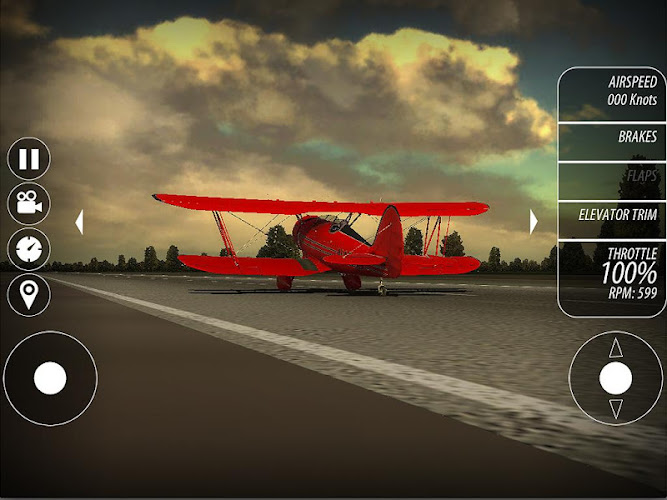This screenshot has height=500, width=667.
Task: Pause the flight simulation
Action: [x=29, y=158]
